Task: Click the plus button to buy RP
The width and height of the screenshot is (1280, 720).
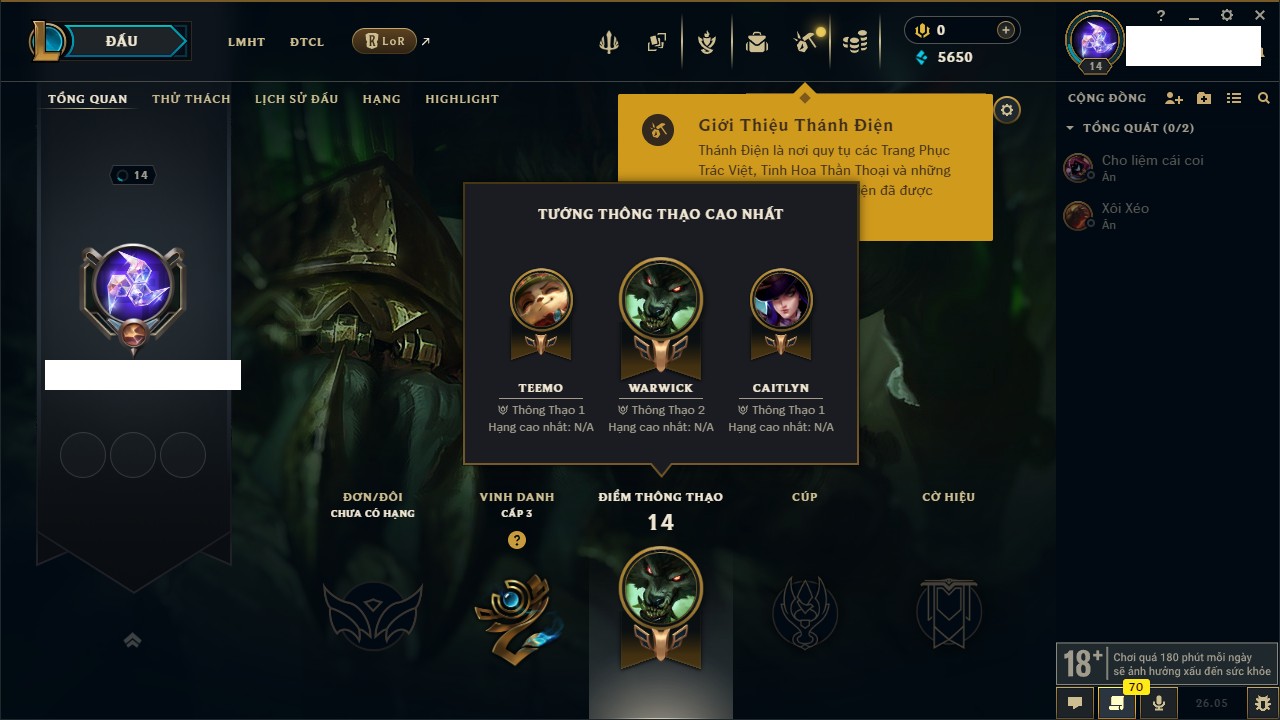Action: [x=1006, y=30]
